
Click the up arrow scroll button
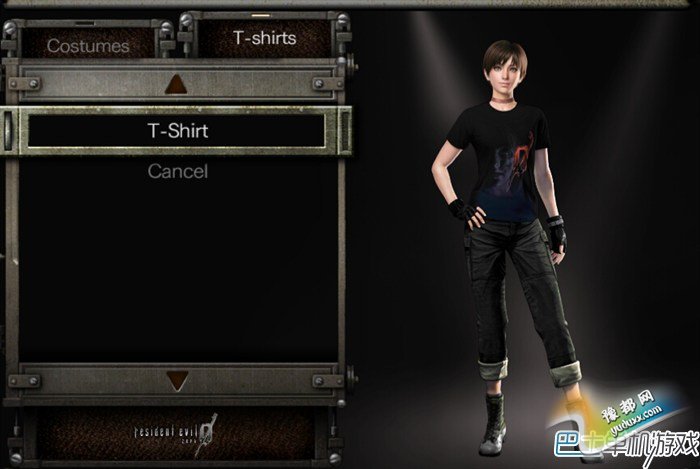[177, 83]
